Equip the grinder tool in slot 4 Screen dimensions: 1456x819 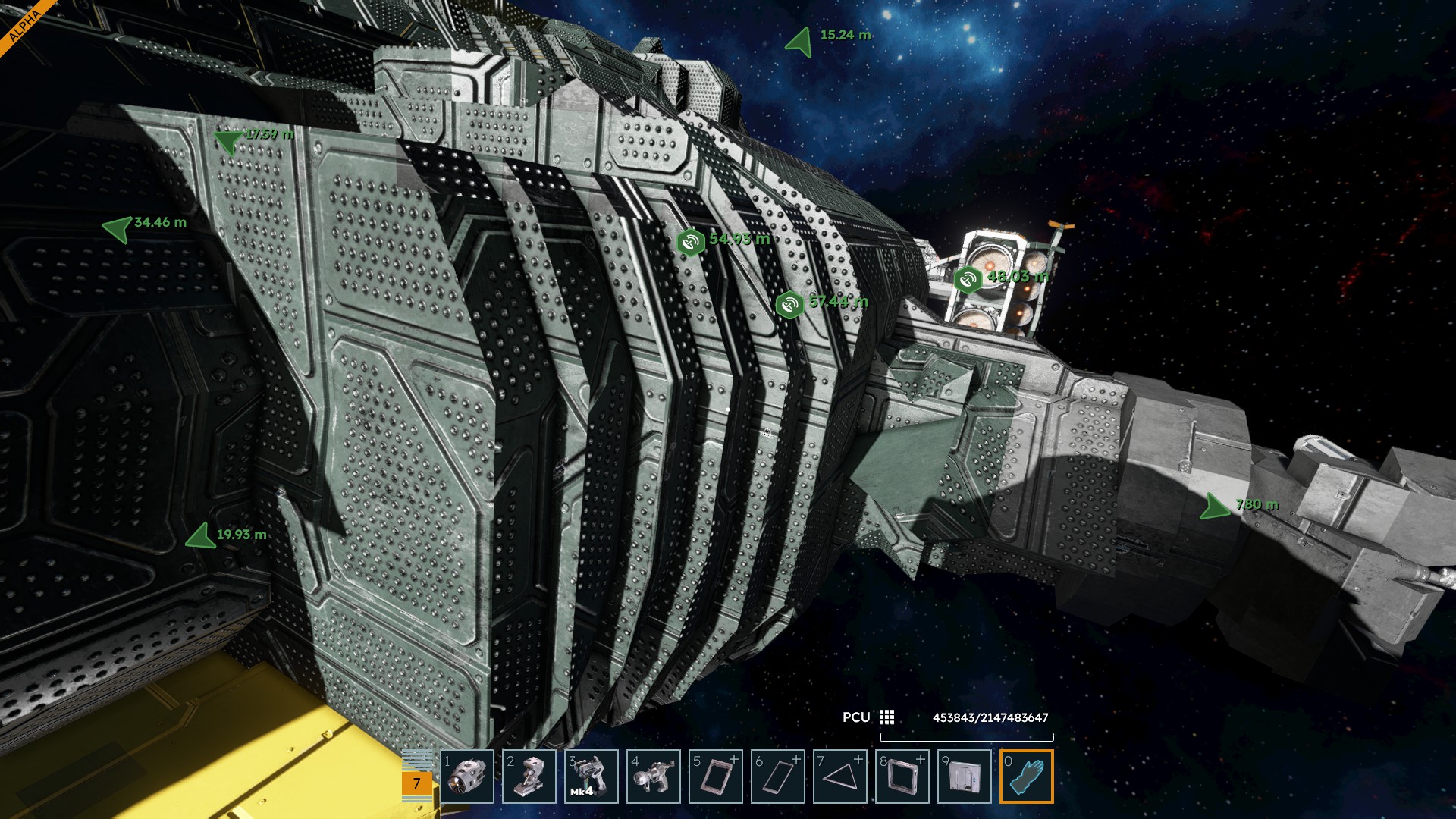654,777
